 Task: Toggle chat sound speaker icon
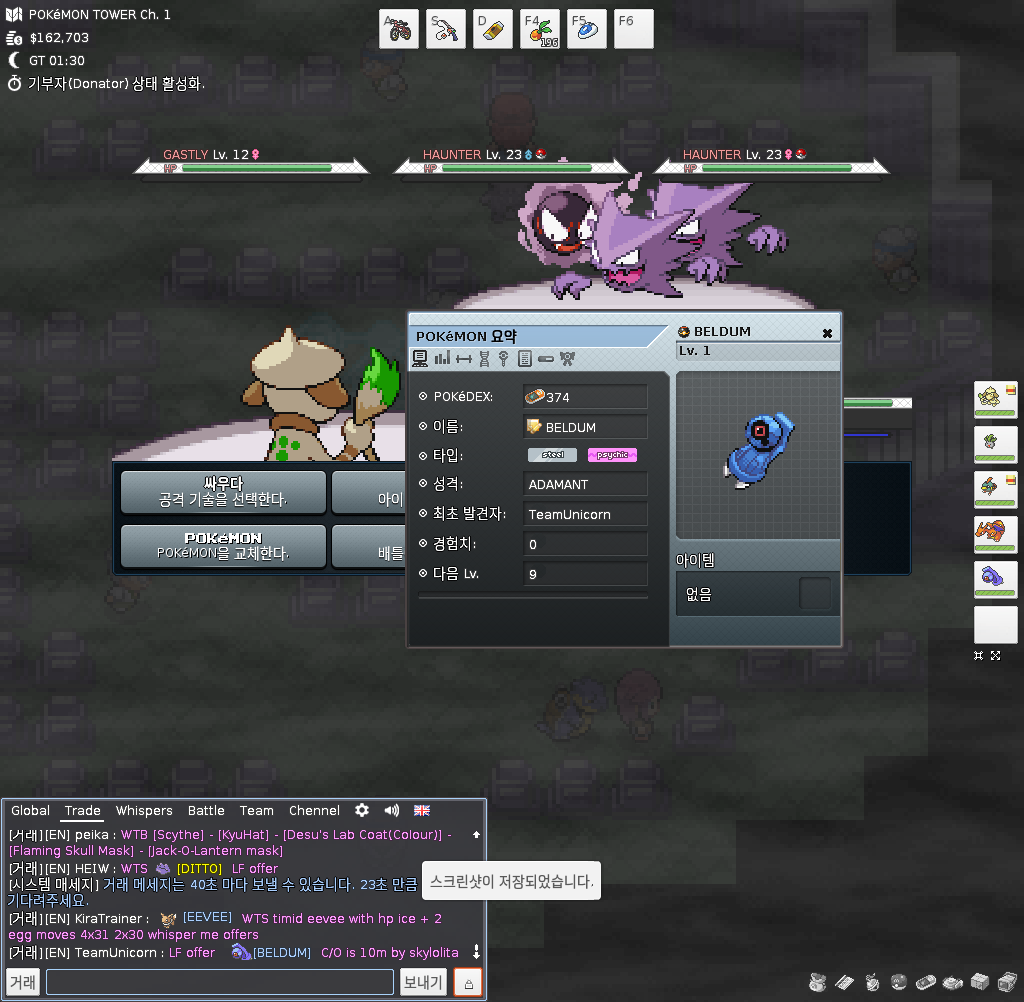click(x=392, y=810)
